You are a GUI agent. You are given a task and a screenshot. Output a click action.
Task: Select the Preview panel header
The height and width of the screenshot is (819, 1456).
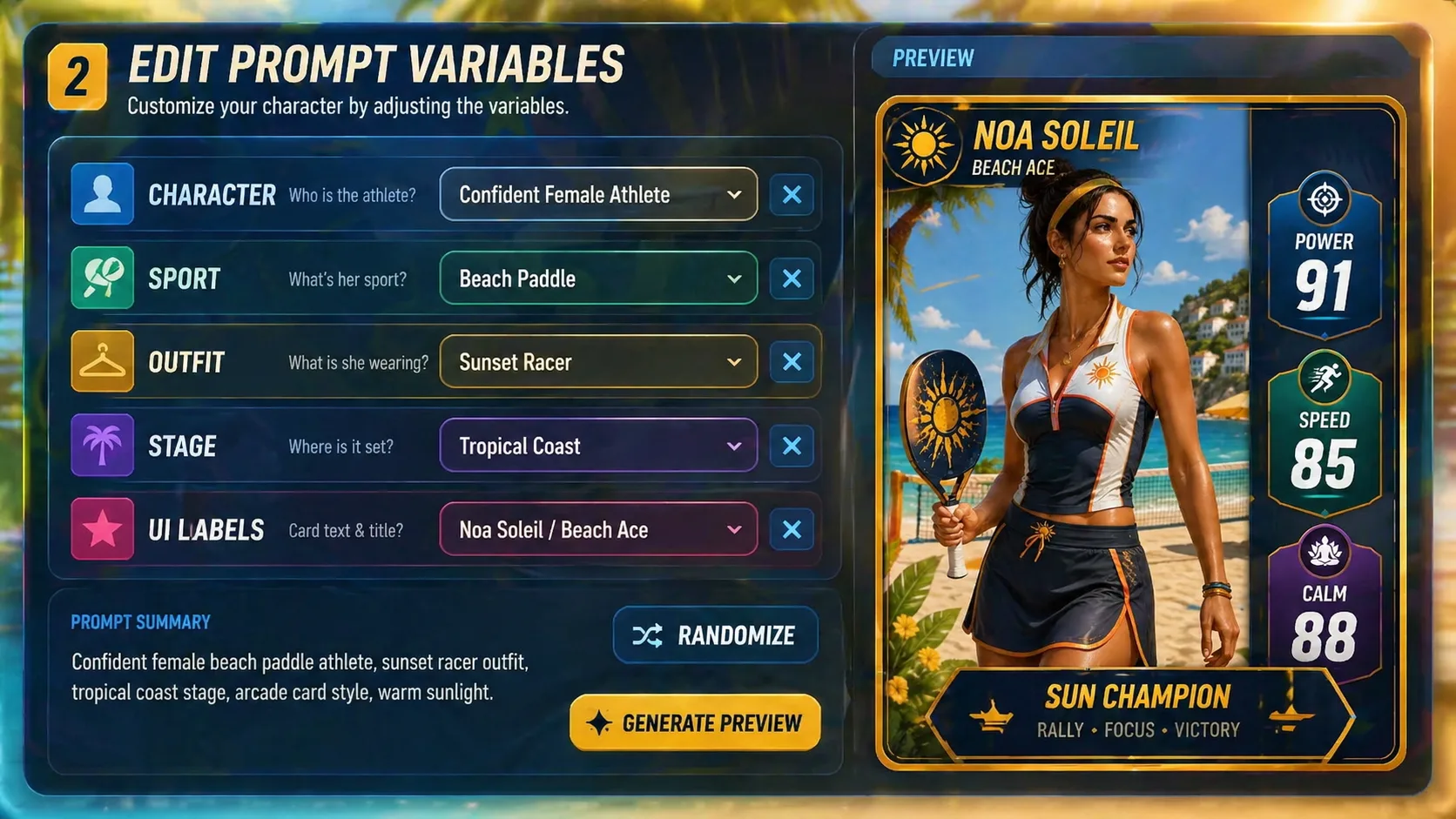point(933,58)
